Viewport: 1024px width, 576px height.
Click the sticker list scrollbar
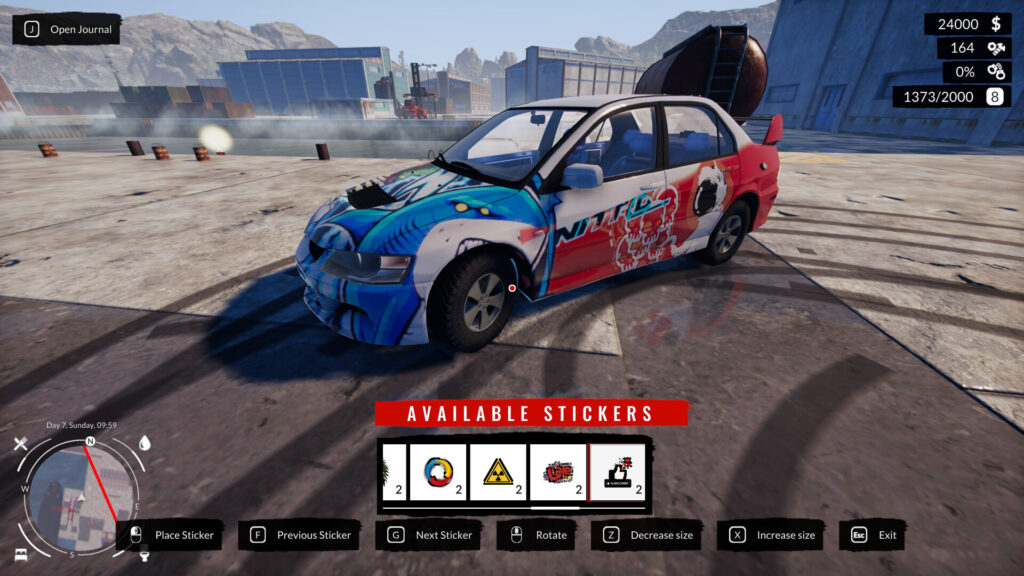click(x=515, y=508)
